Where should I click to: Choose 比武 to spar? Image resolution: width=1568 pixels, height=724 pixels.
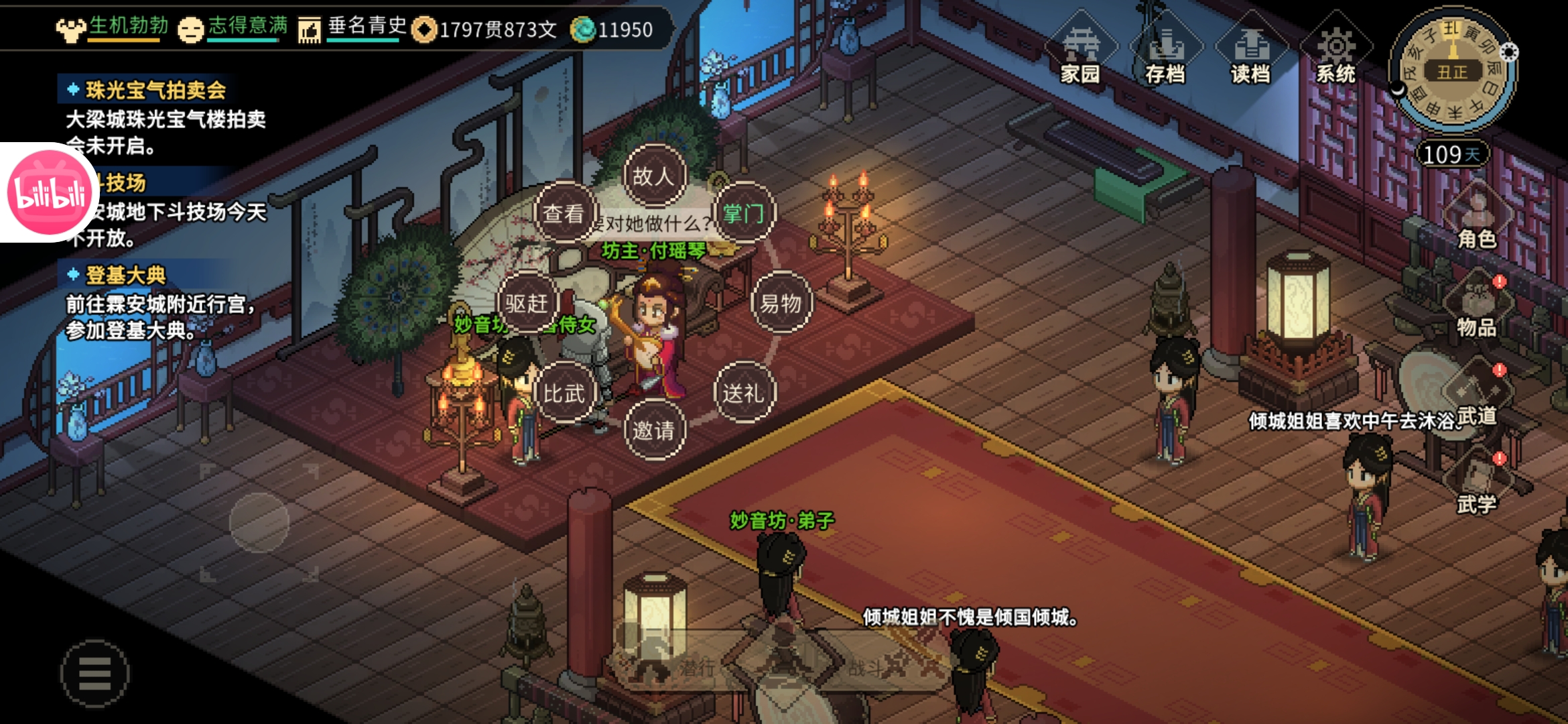564,393
